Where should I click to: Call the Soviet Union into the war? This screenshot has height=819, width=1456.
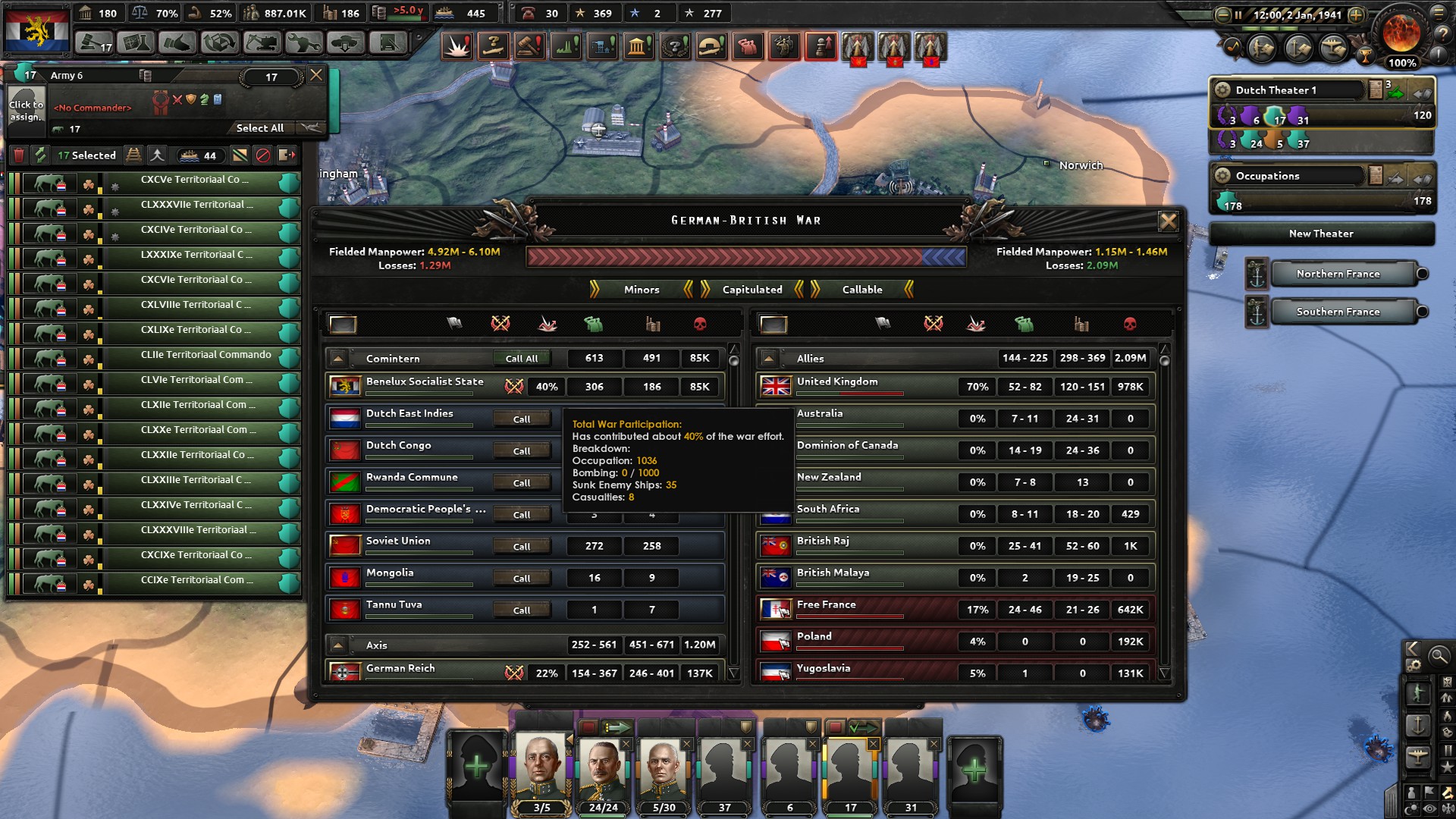coord(522,546)
